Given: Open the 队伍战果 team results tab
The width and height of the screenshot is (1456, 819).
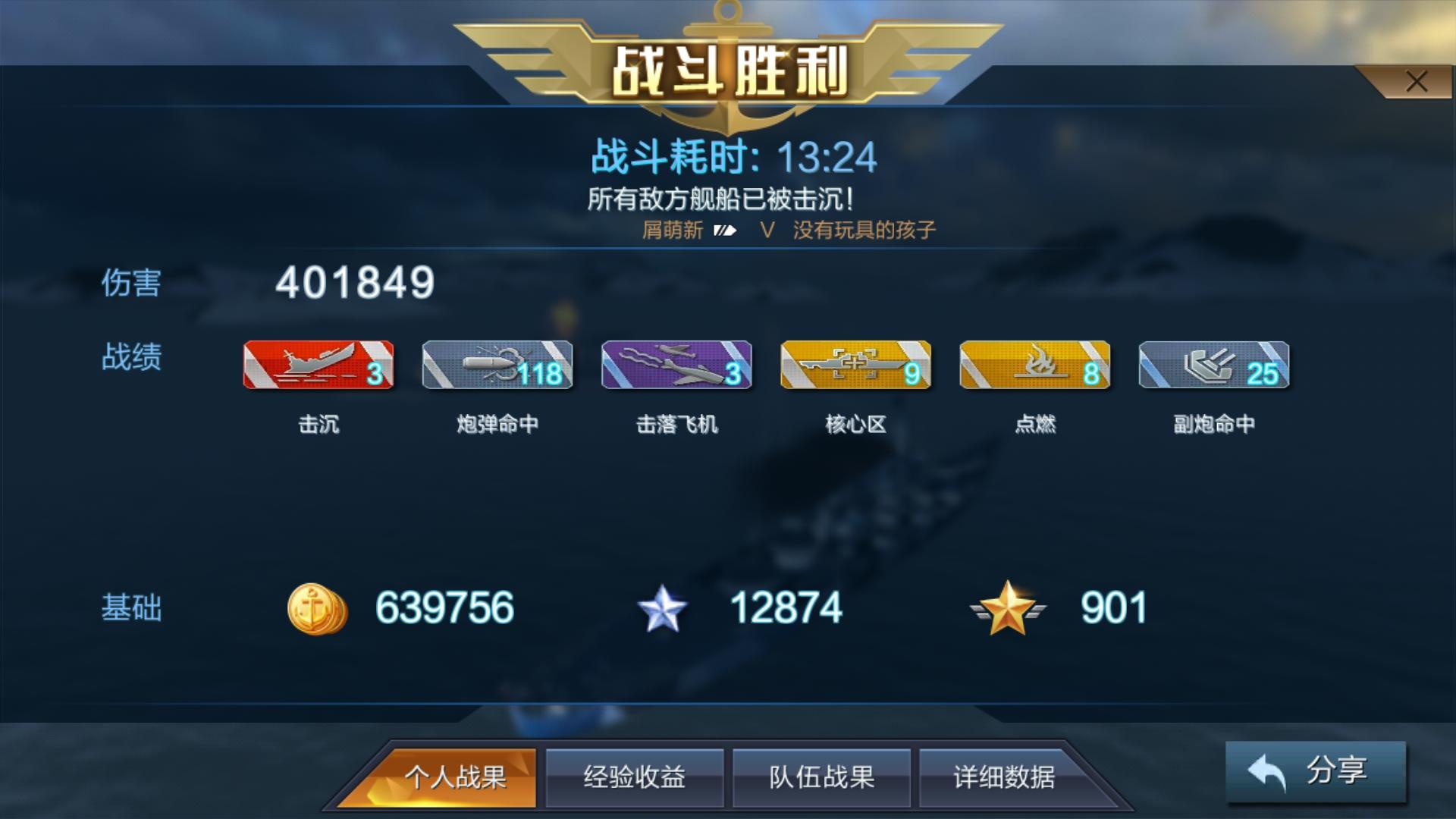Looking at the screenshot, I should click(x=821, y=777).
